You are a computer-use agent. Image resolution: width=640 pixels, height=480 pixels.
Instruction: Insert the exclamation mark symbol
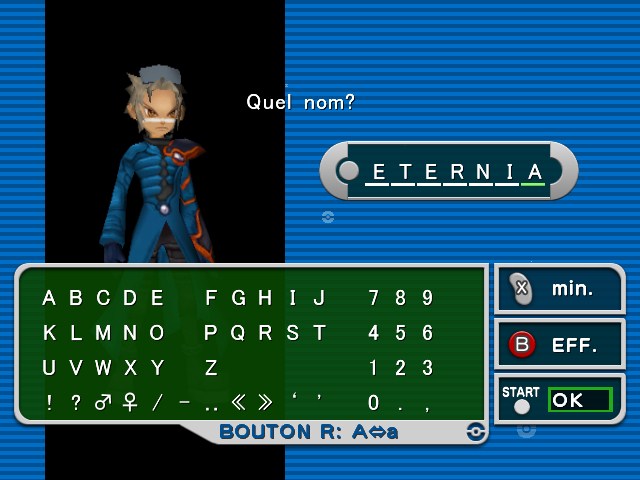(49, 403)
